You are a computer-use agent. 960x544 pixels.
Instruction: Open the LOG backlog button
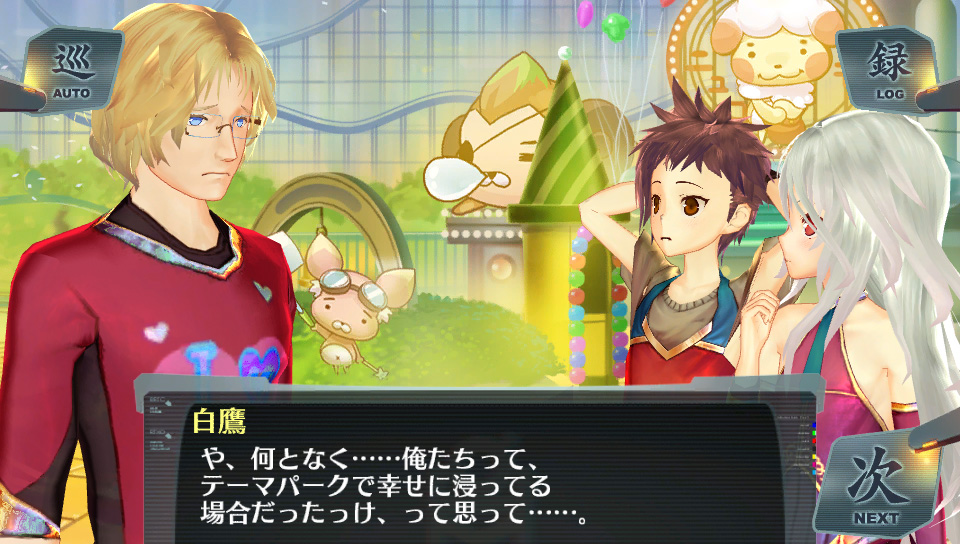click(889, 70)
